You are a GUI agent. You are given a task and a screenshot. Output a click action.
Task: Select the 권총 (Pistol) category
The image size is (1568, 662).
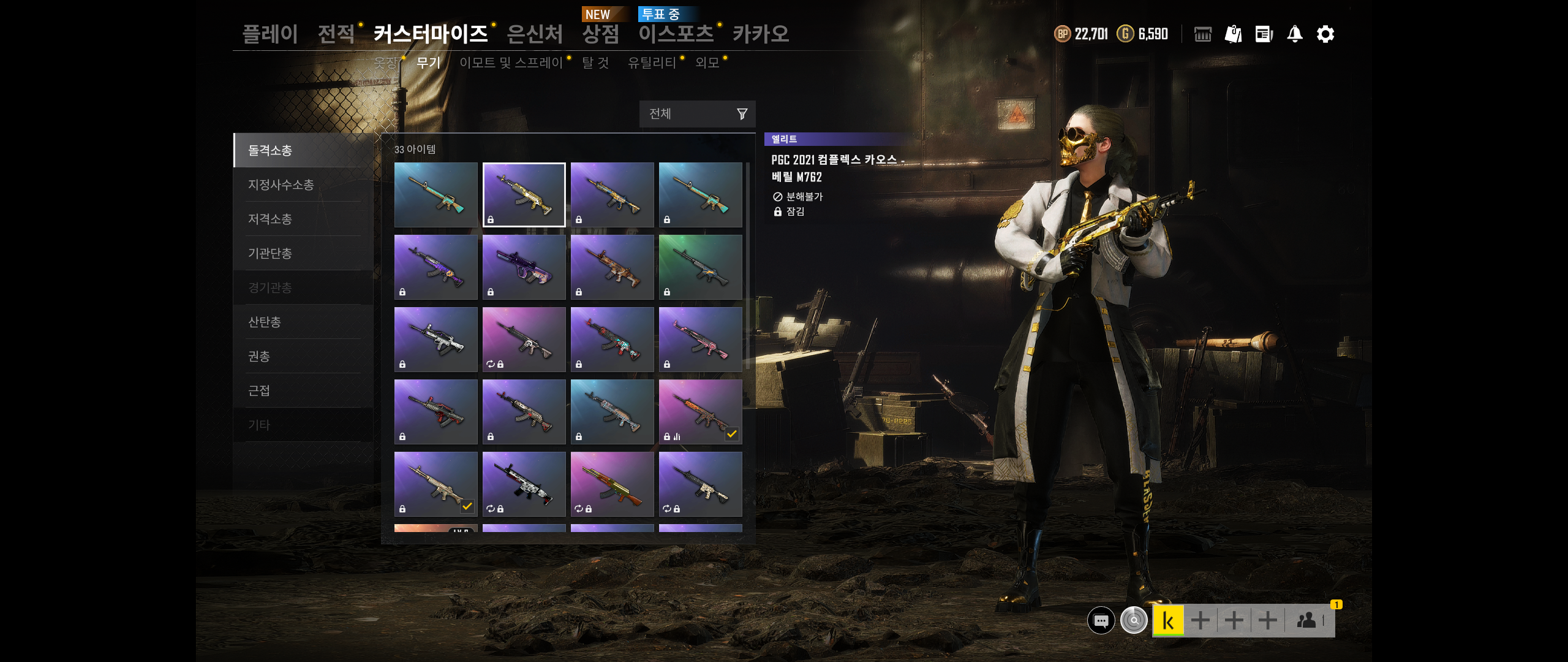(x=258, y=356)
